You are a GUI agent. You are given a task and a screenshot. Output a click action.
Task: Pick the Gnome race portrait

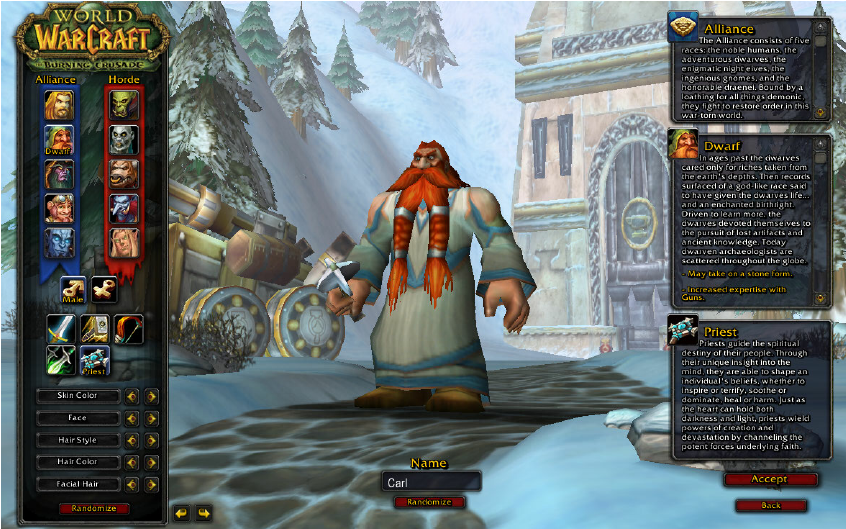pos(58,208)
